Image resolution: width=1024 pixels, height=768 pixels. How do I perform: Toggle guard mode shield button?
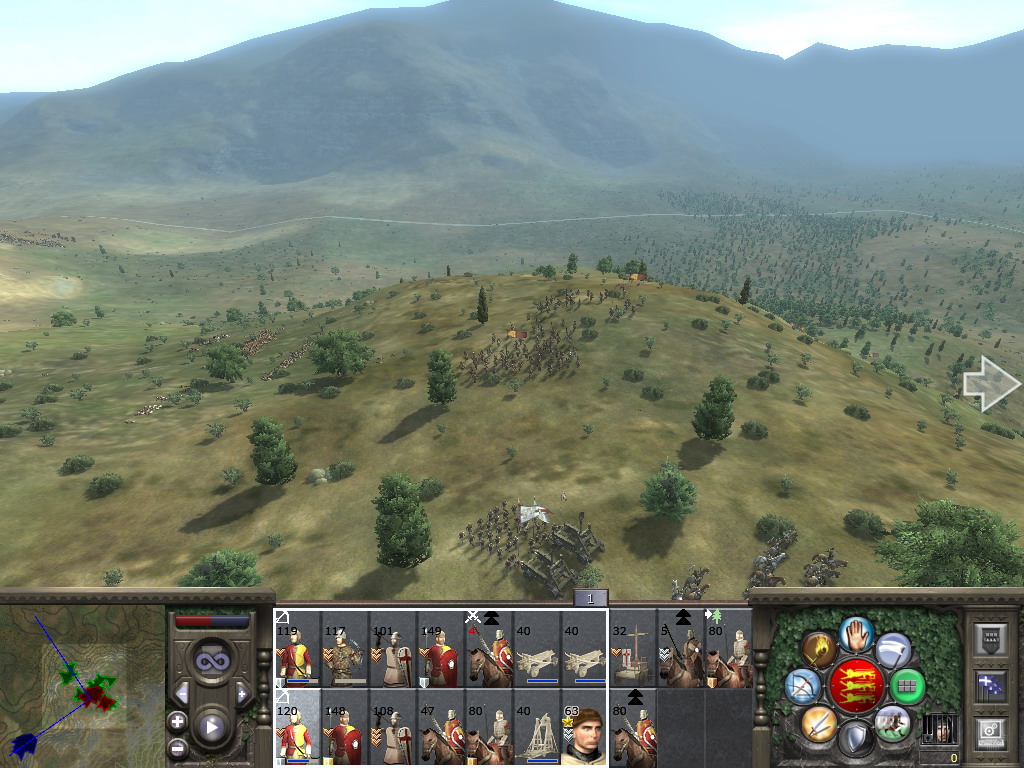(856, 738)
